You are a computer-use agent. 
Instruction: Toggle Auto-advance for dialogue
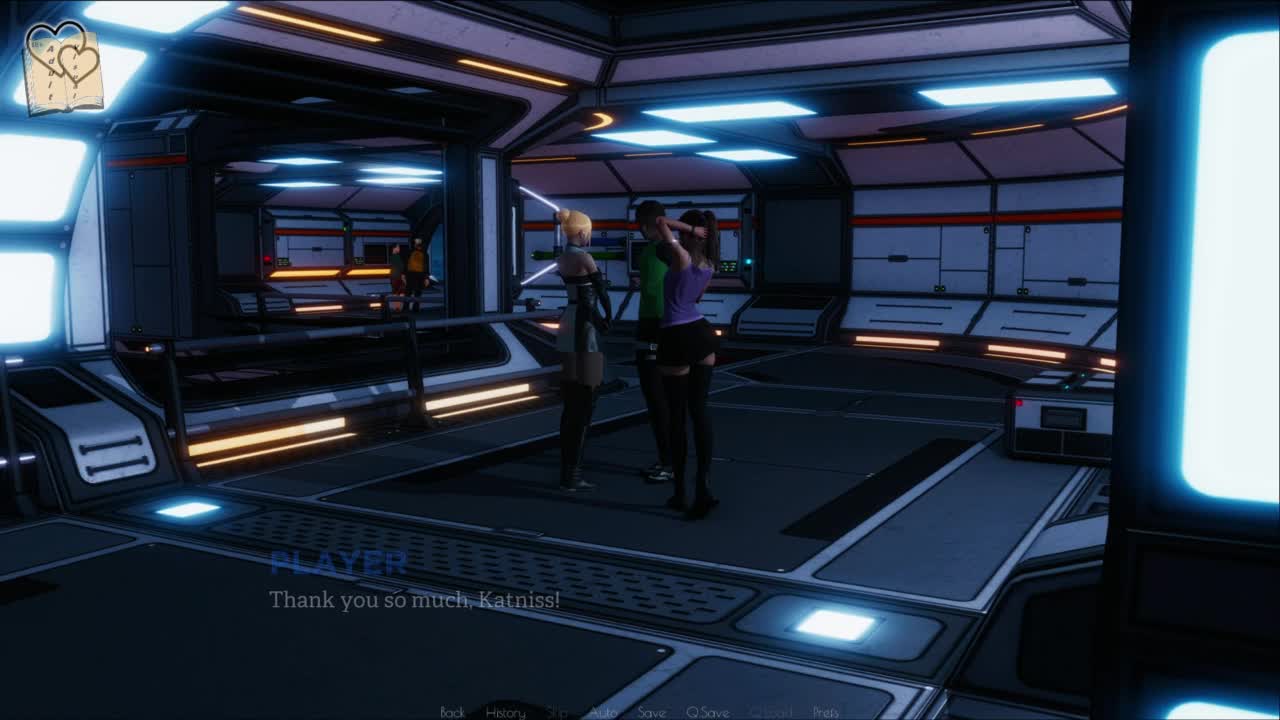pos(603,712)
